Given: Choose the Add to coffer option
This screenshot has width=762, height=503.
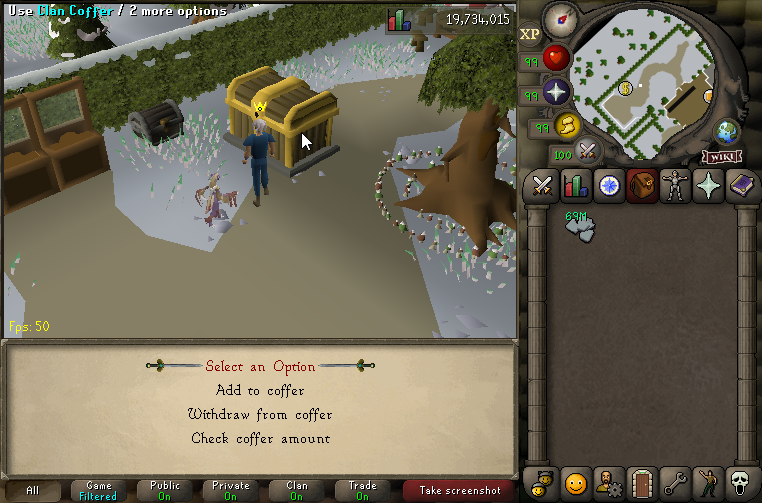Looking at the screenshot, I should 260,390.
